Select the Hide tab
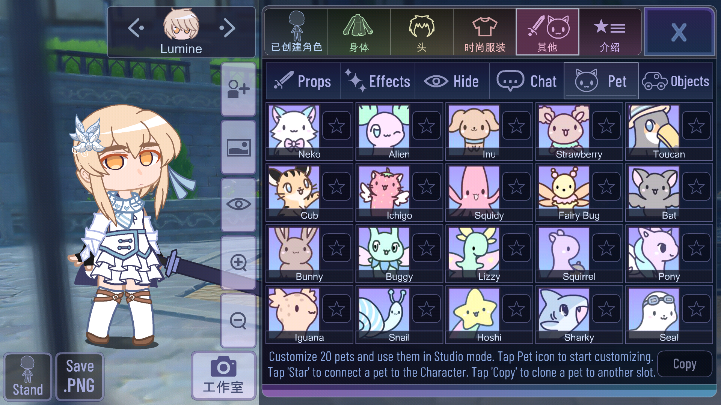The height and width of the screenshot is (405, 721). (452, 81)
